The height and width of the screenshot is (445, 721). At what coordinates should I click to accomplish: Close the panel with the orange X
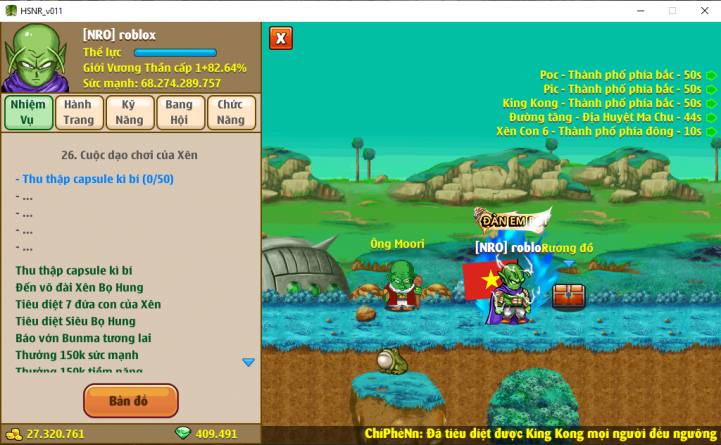281,38
